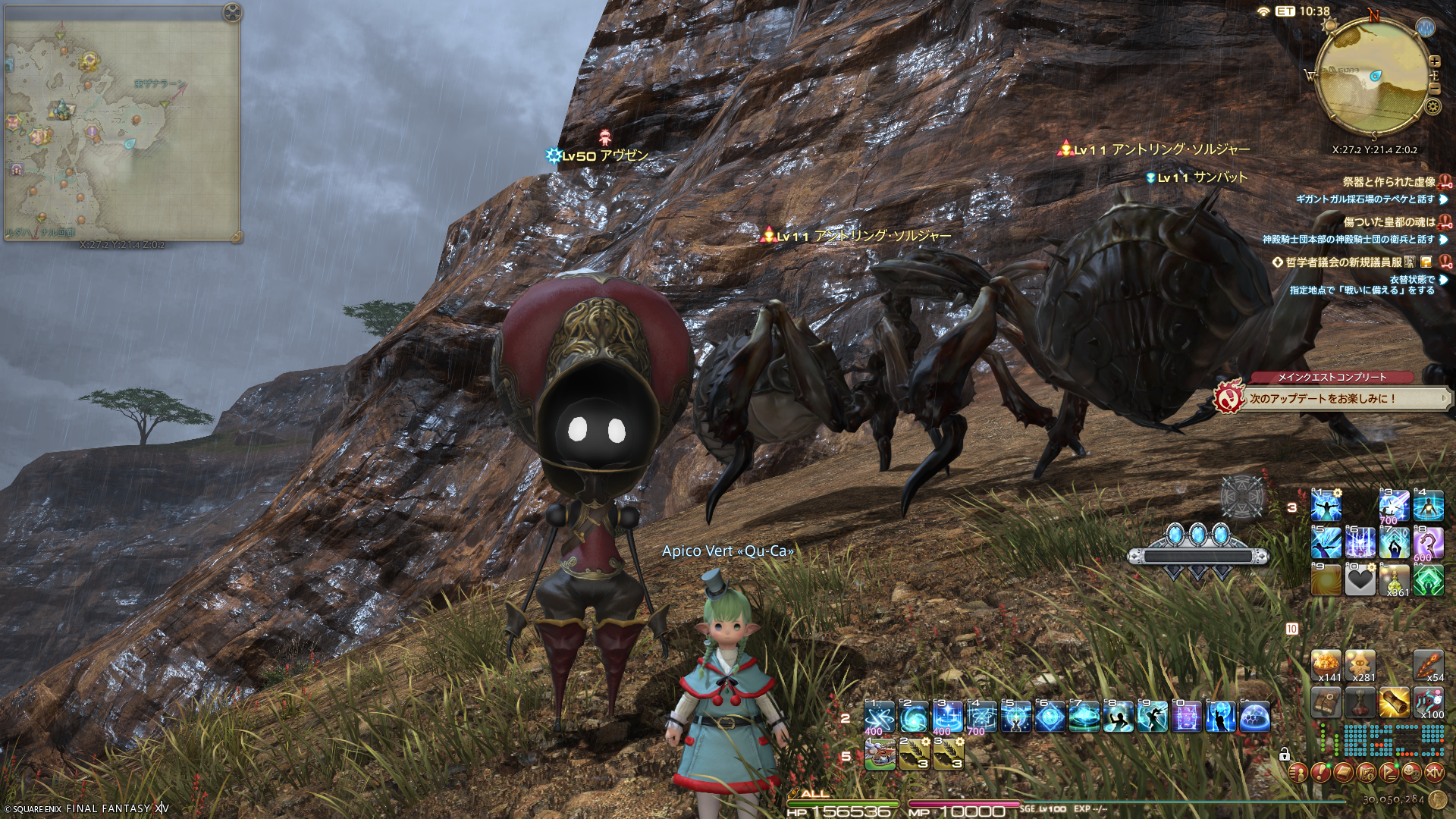Open minimap settings via the gear button
This screenshot has height=819, width=1456.
click(1432, 106)
